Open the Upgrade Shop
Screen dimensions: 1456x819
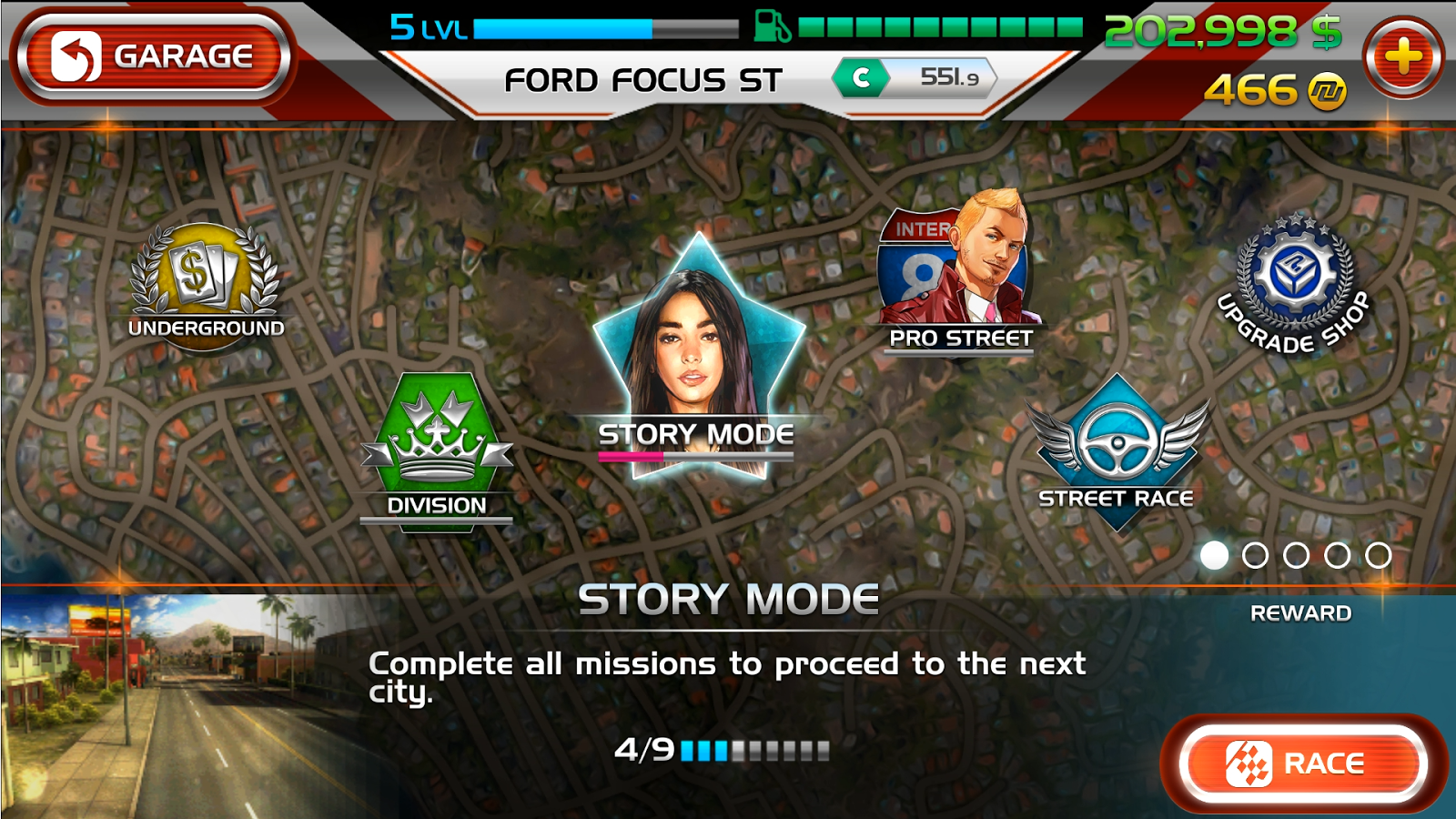[x=1296, y=280]
